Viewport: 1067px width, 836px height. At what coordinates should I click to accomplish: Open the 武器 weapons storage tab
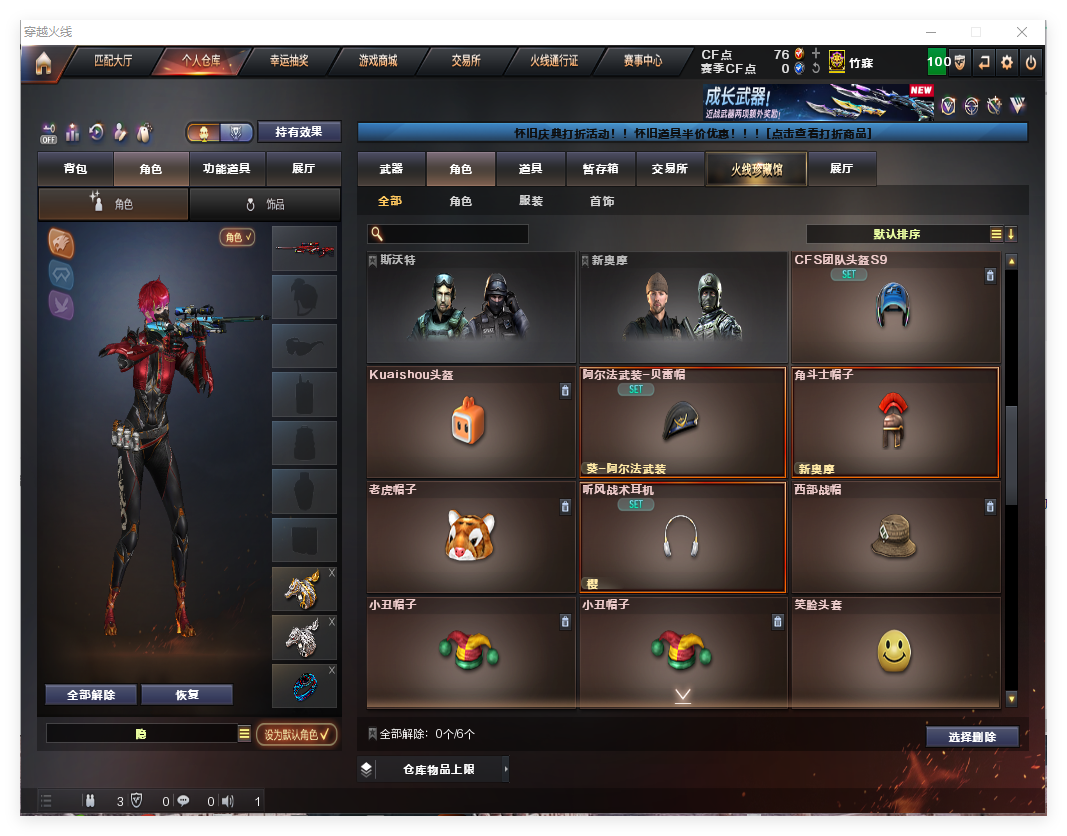click(391, 169)
